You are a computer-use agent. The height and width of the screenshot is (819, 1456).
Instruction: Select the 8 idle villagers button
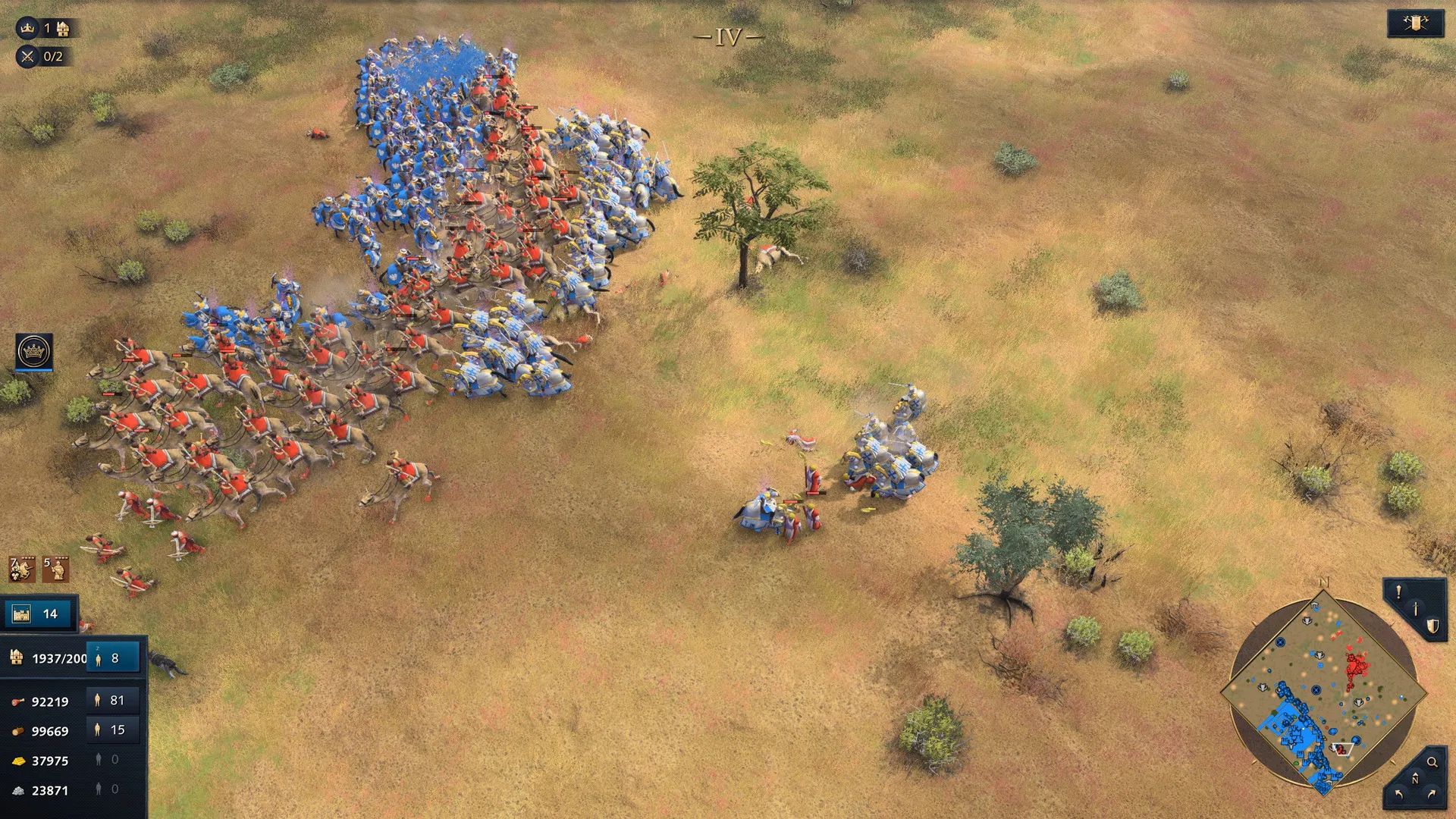[x=113, y=658]
